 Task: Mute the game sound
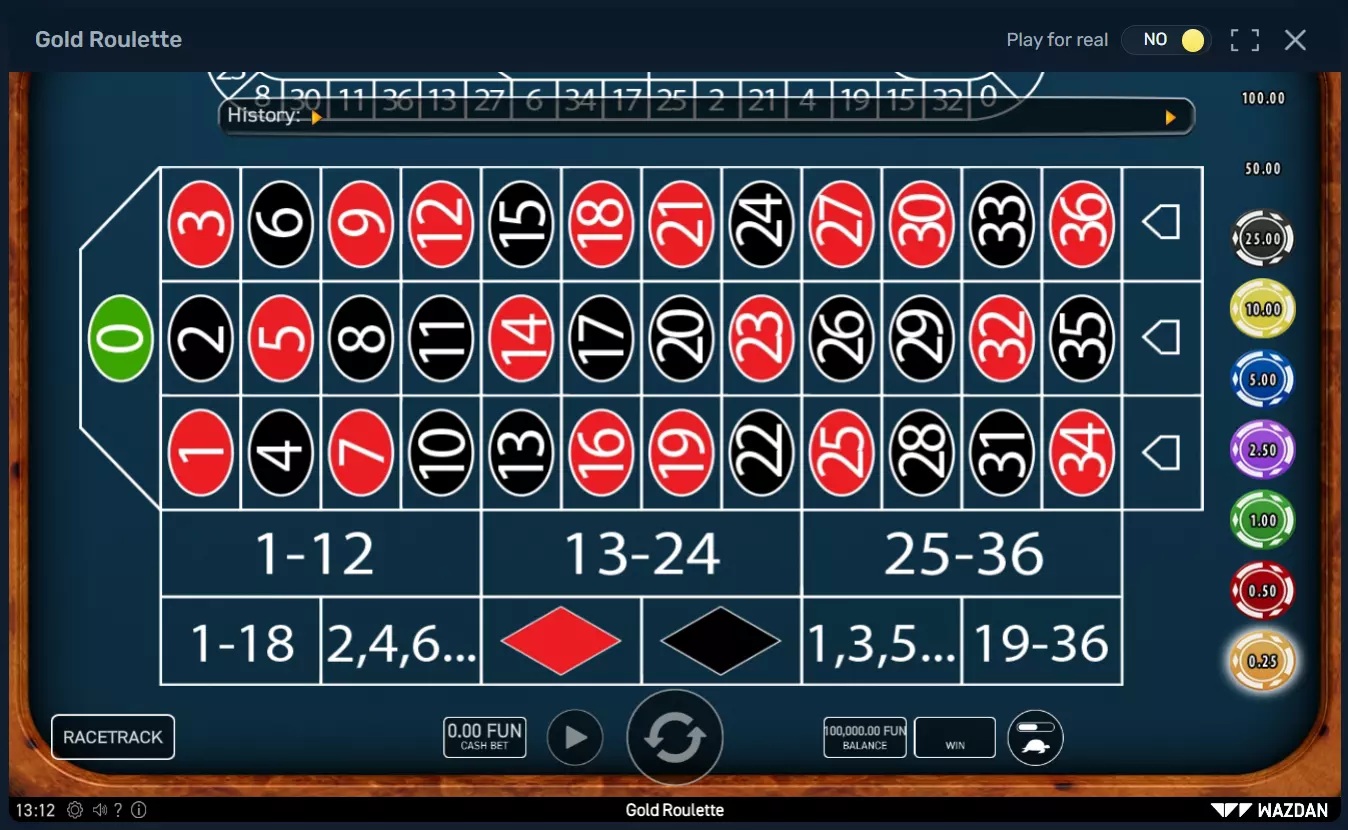pos(100,810)
